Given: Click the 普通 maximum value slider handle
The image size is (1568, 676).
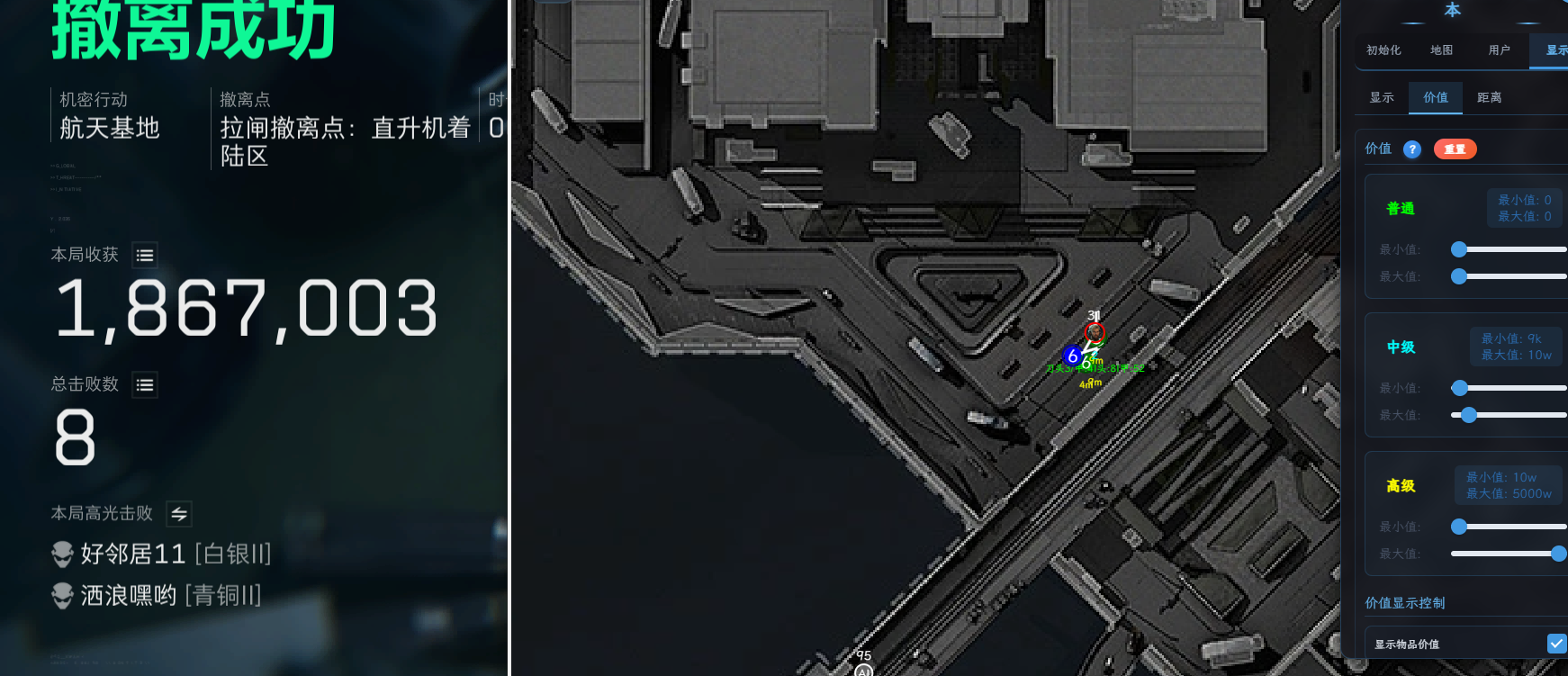Looking at the screenshot, I should pyautogui.click(x=1459, y=276).
